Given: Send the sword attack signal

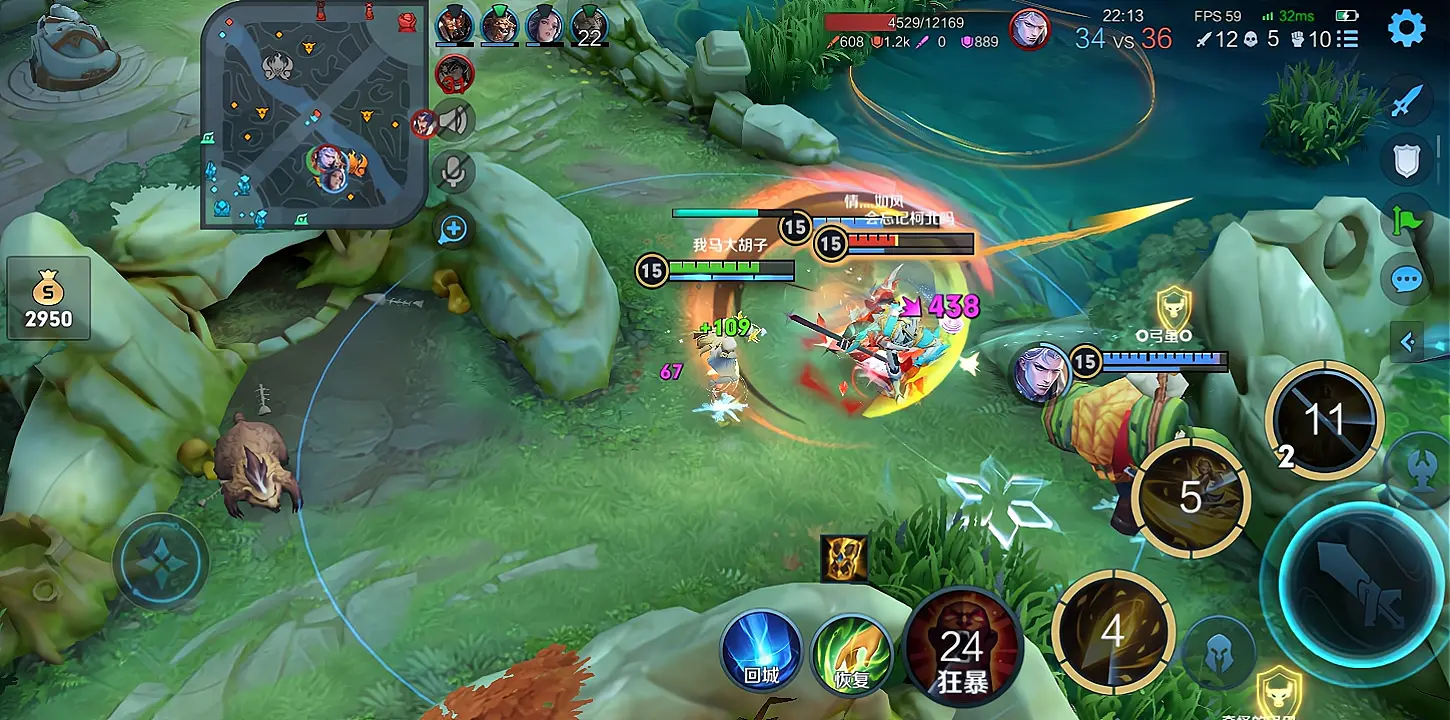Looking at the screenshot, I should click(x=1406, y=101).
